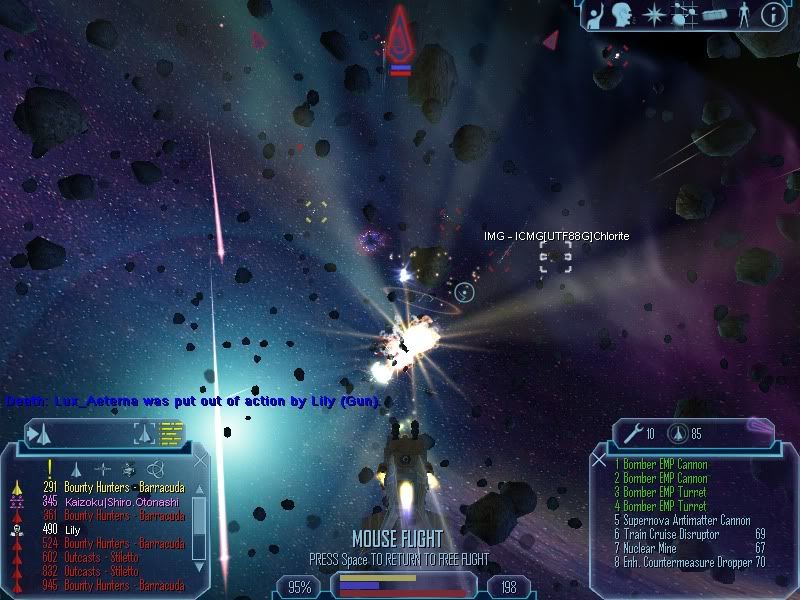The image size is (800, 600).
Task: Show the interlocking rings contact filter
Action: coord(155,468)
